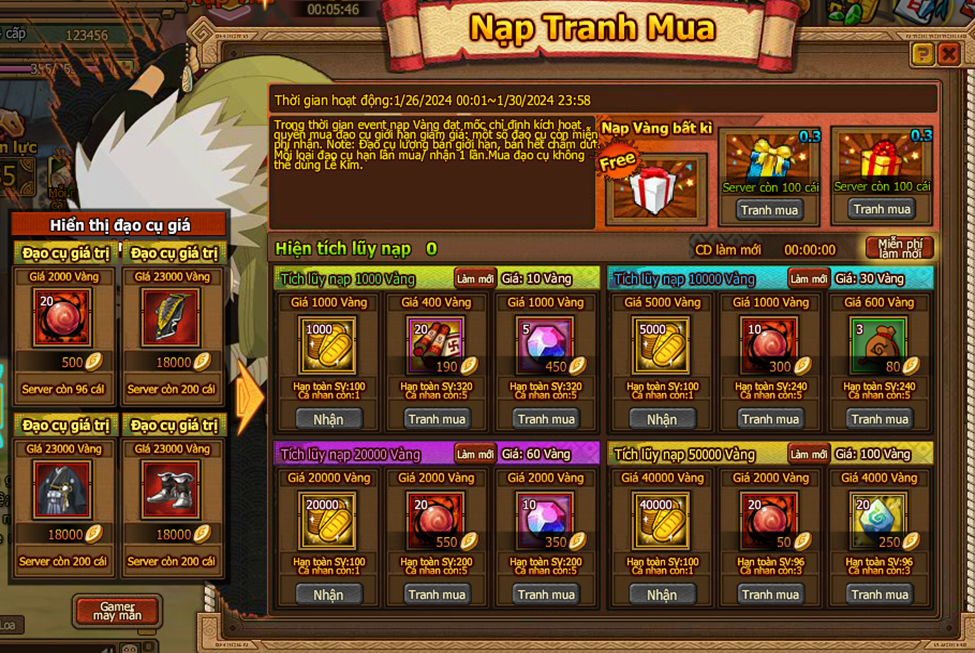
Task: Select the red orb item priced 500
Action: [x=63, y=318]
